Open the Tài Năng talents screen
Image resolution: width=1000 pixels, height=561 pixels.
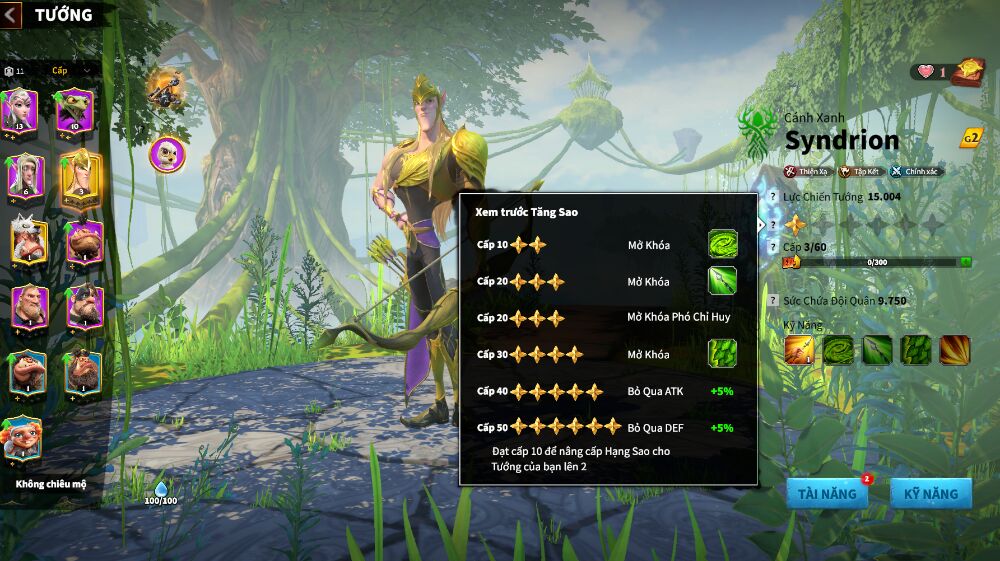[826, 493]
